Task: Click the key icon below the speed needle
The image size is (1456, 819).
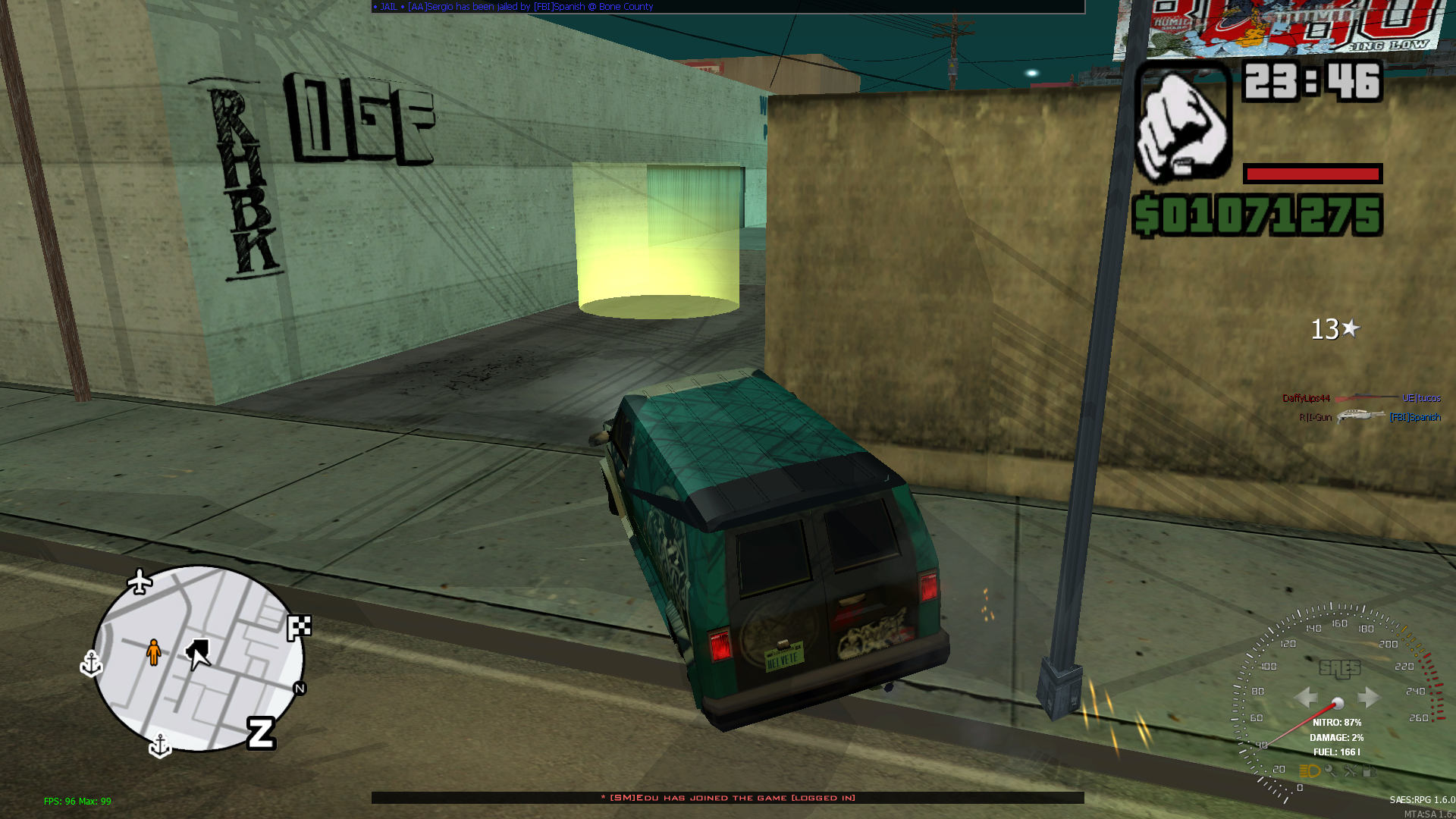Action: 1331,771
